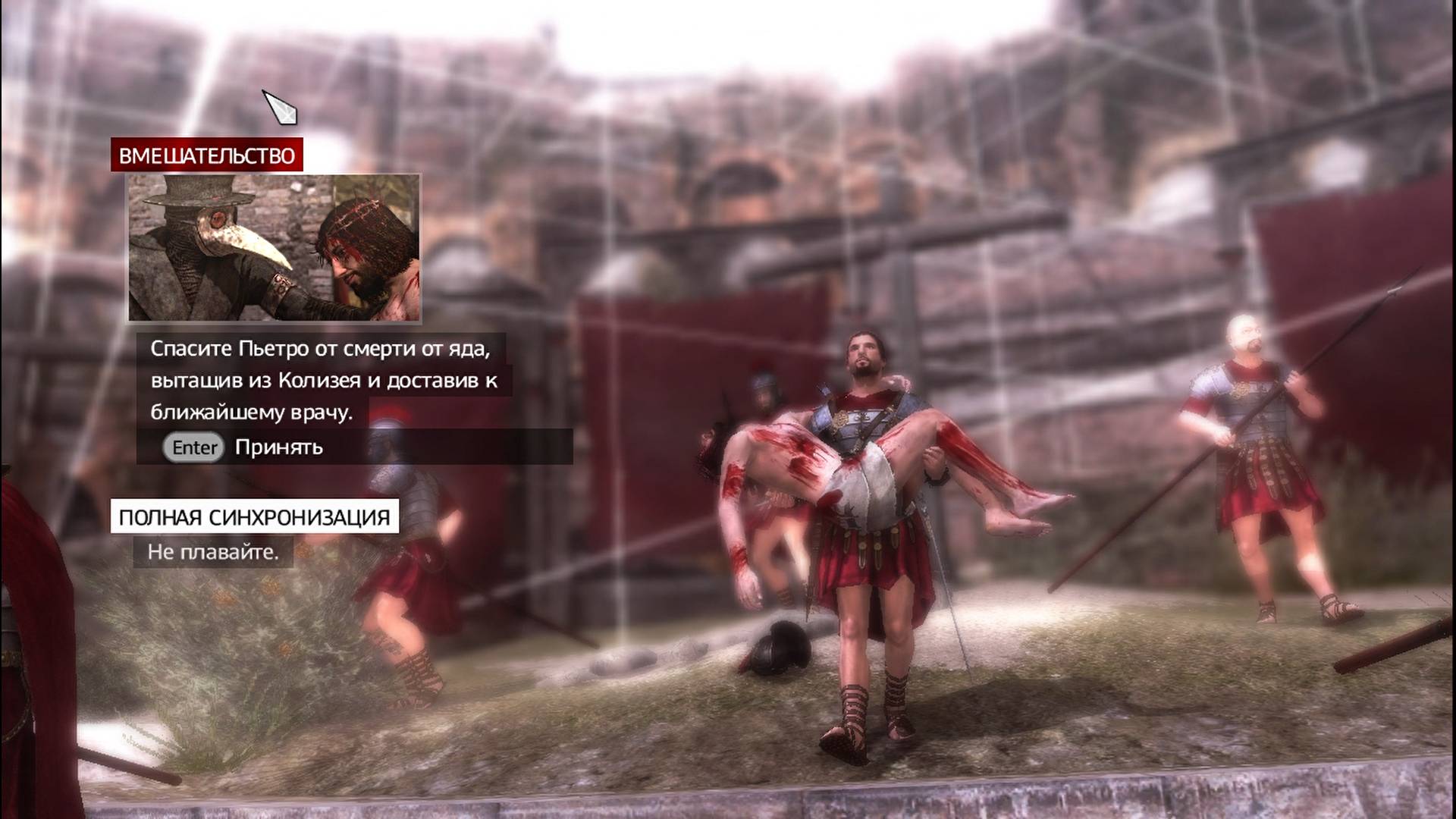
Task: Click the Не плавайте synchronization condition
Action: (215, 553)
